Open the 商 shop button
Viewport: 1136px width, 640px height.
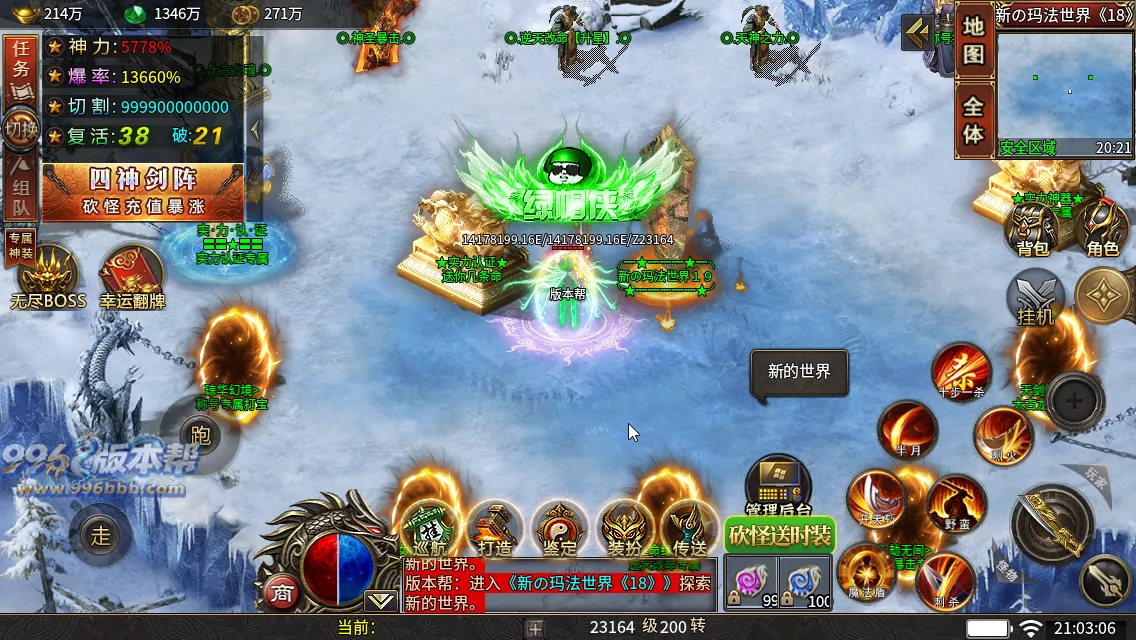(x=282, y=592)
